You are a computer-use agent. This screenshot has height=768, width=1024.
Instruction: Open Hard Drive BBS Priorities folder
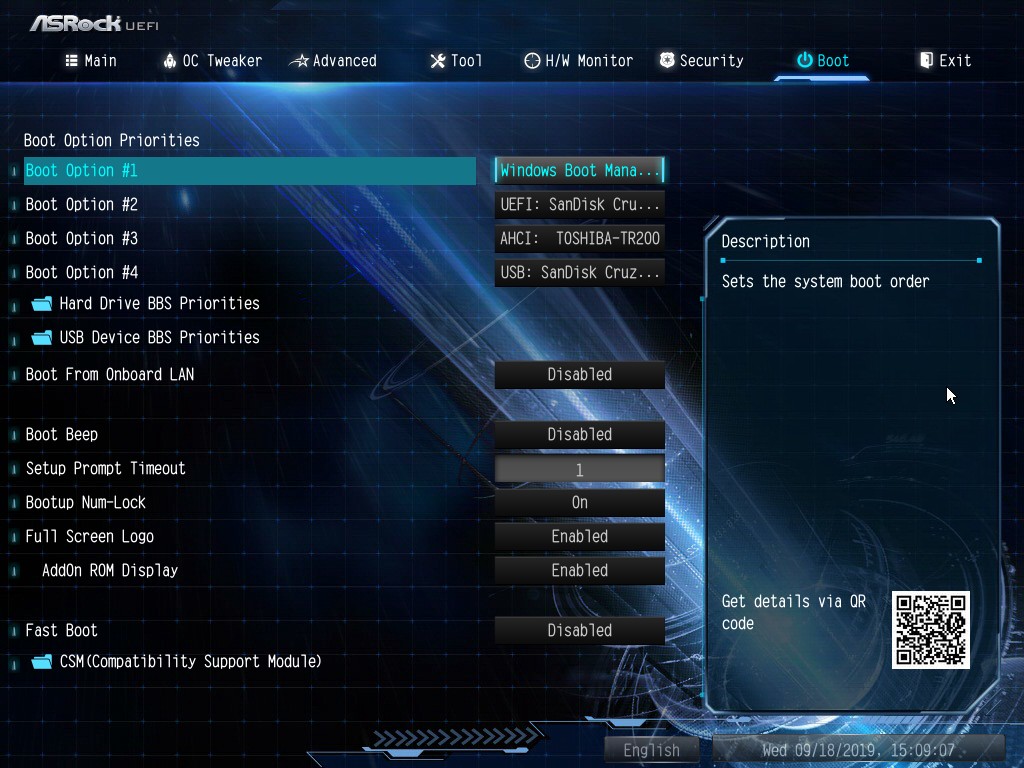(159, 304)
